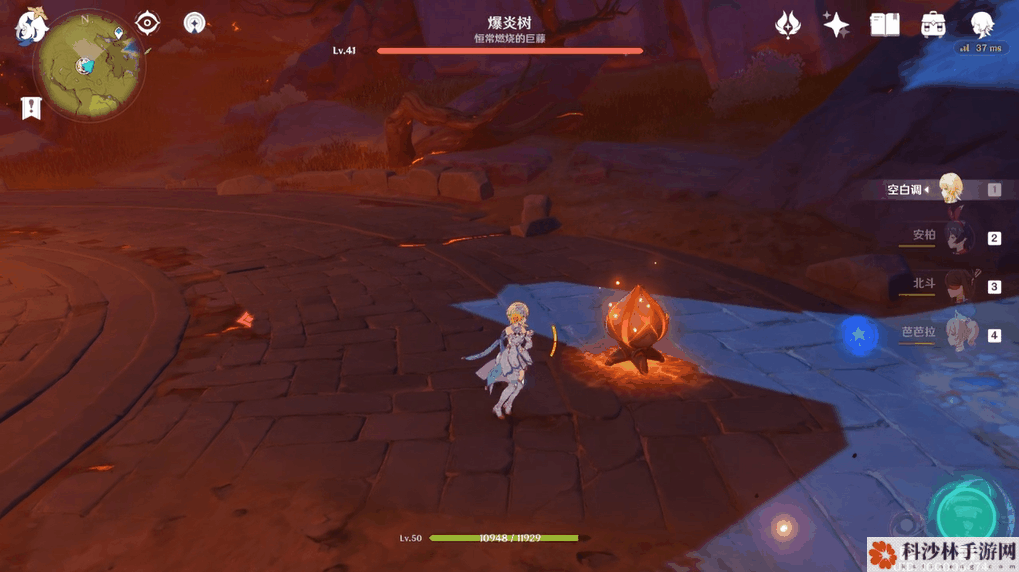Switch to party member 安柏

tap(953, 237)
